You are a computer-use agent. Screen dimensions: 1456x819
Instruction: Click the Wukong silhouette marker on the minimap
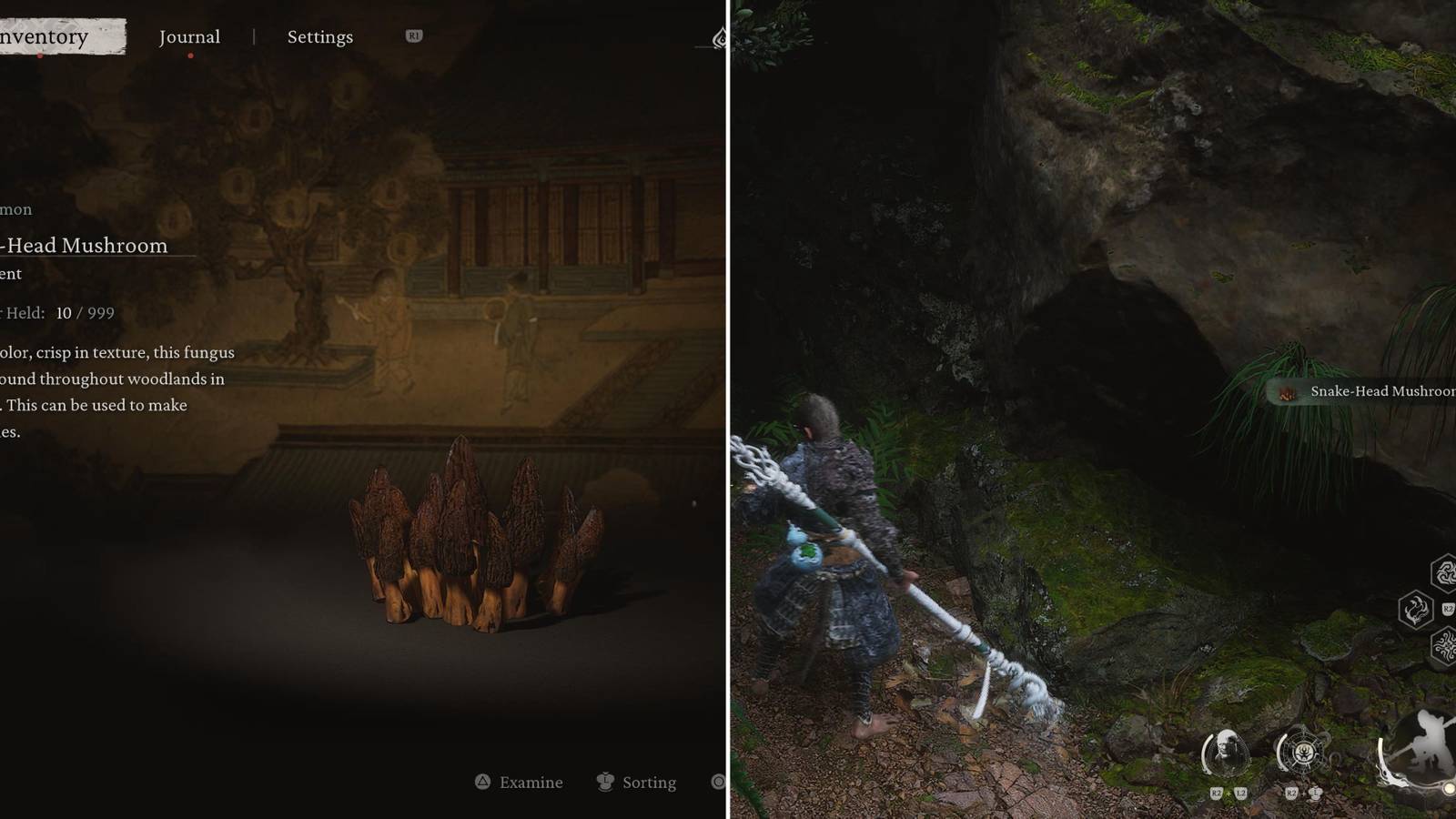(x=1427, y=741)
